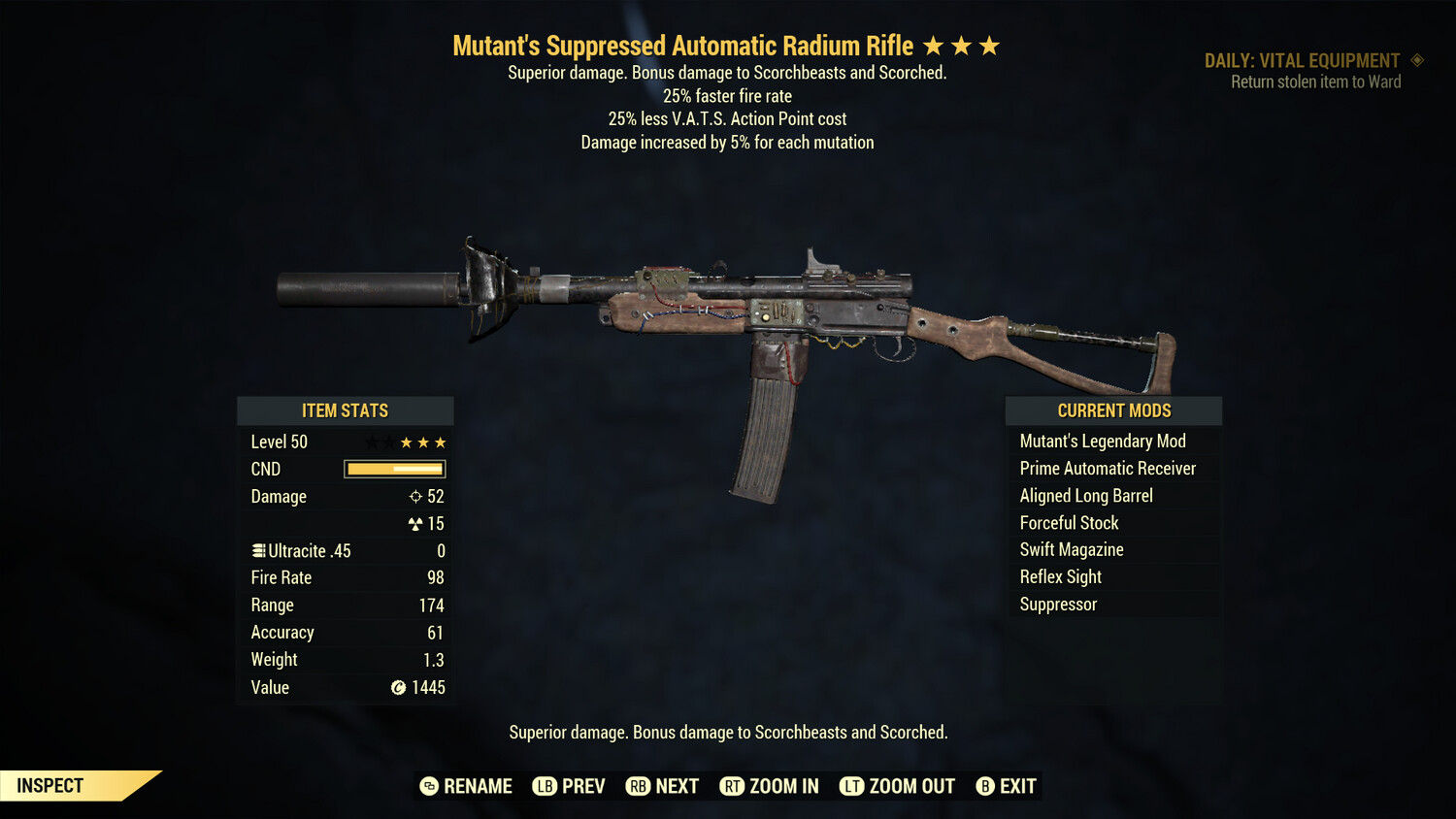The width and height of the screenshot is (1456, 819).
Task: Expand the Mutant's Legendary Mod entry
Action: click(x=1103, y=441)
